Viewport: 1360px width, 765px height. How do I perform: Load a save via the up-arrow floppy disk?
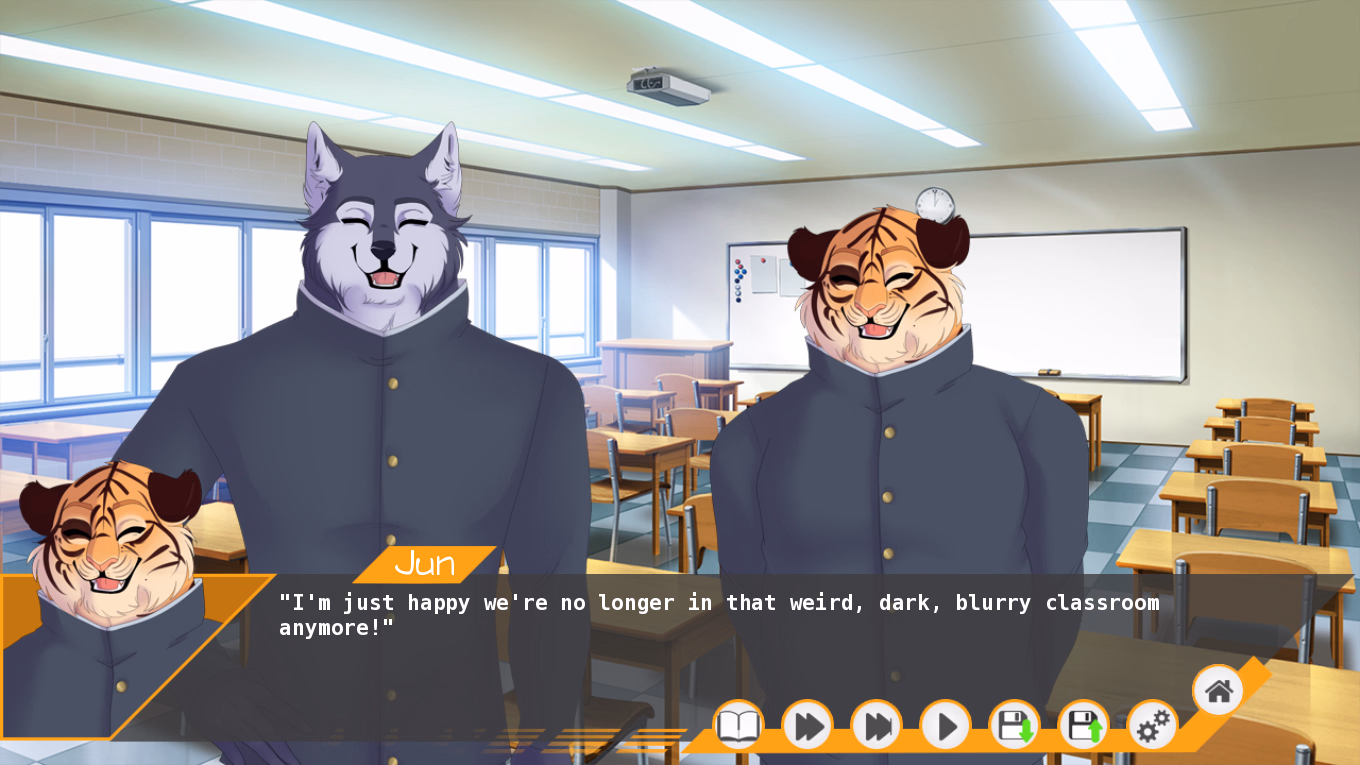pyautogui.click(x=1083, y=725)
